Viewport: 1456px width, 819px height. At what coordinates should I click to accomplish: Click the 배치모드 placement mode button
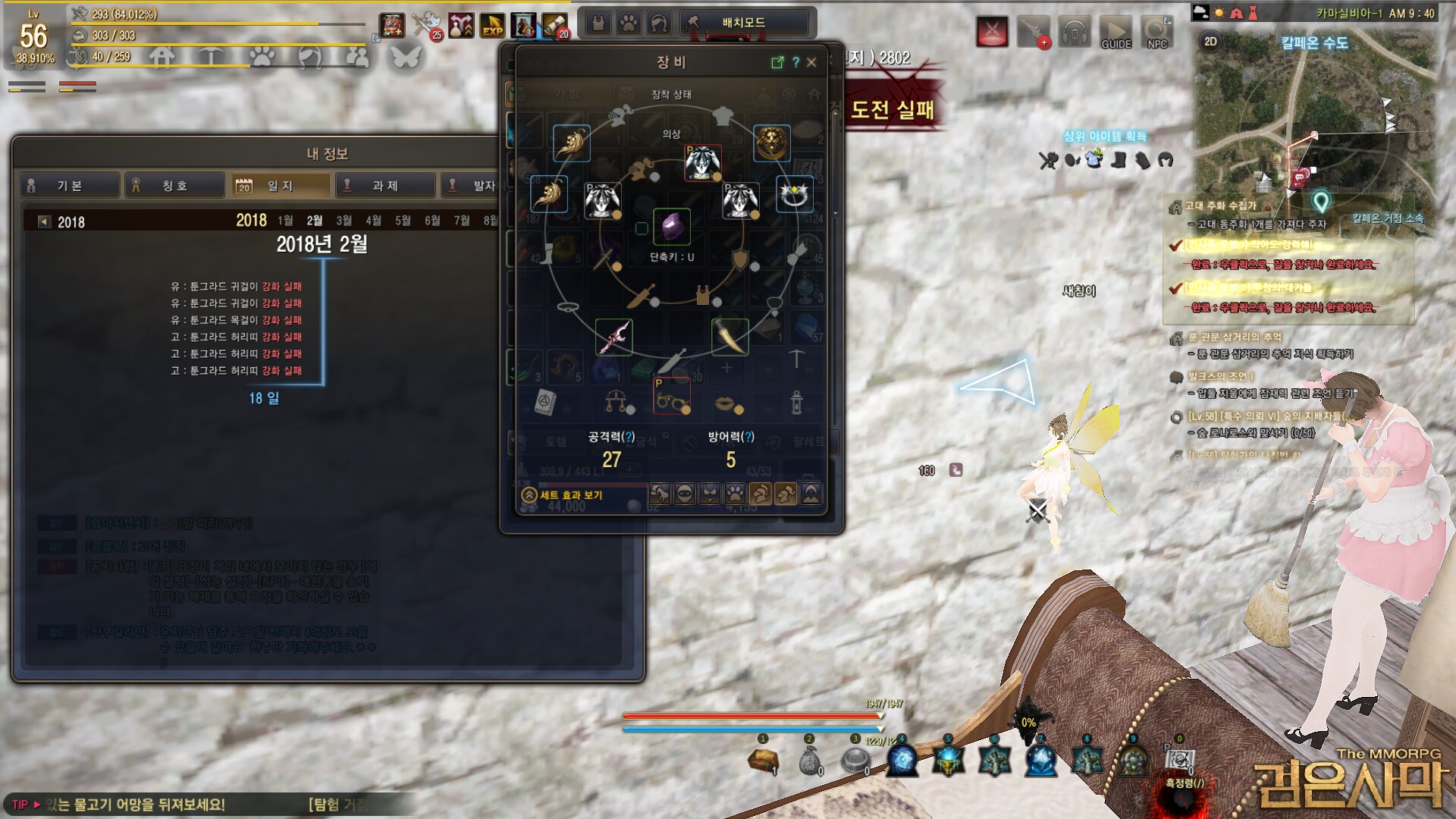pyautogui.click(x=743, y=23)
